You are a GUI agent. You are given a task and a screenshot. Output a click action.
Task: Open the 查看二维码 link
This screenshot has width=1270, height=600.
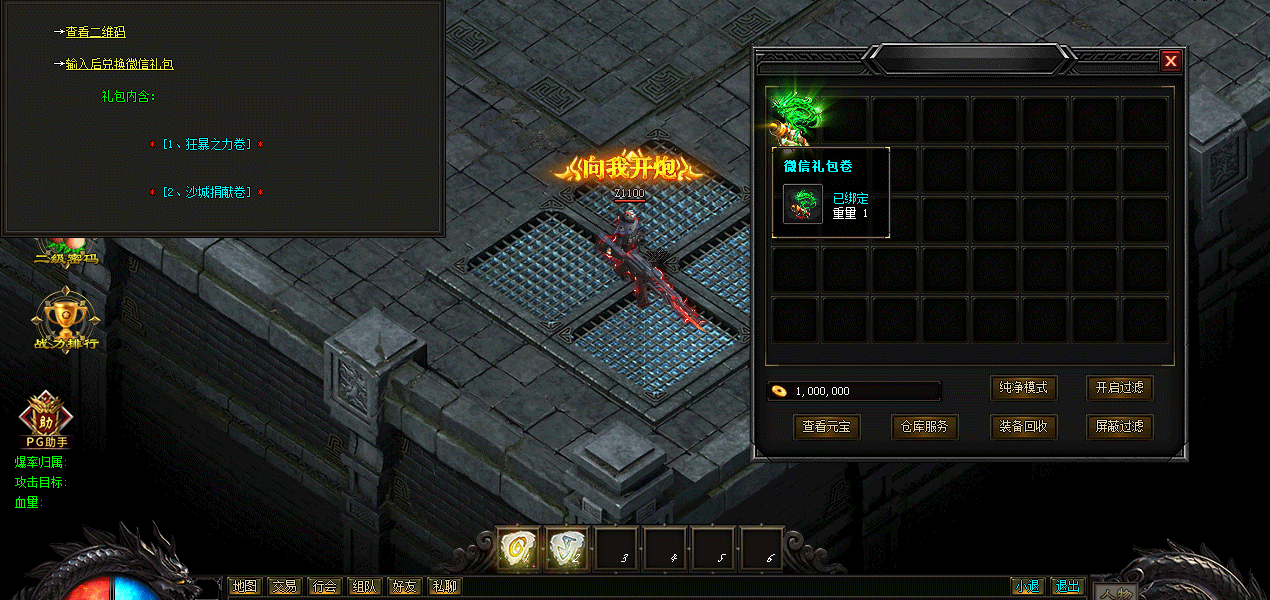(x=95, y=32)
